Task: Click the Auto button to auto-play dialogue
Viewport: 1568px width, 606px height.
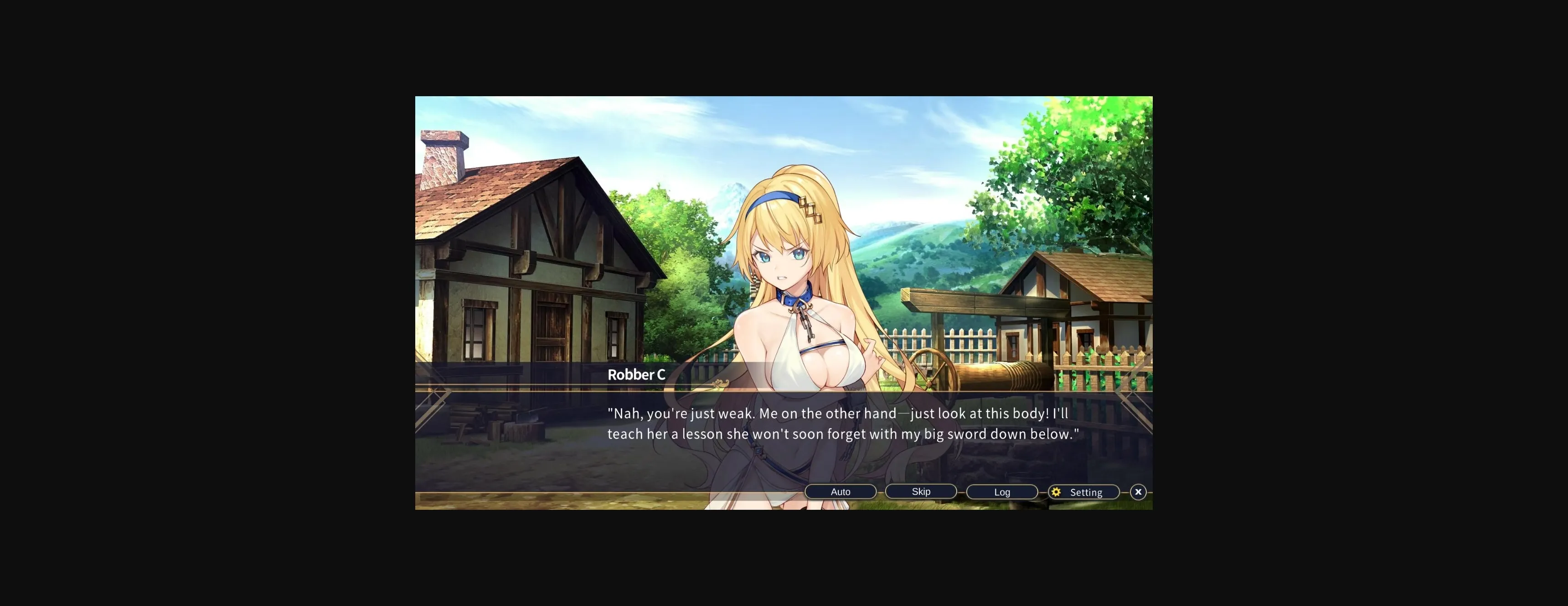Action: (x=841, y=491)
